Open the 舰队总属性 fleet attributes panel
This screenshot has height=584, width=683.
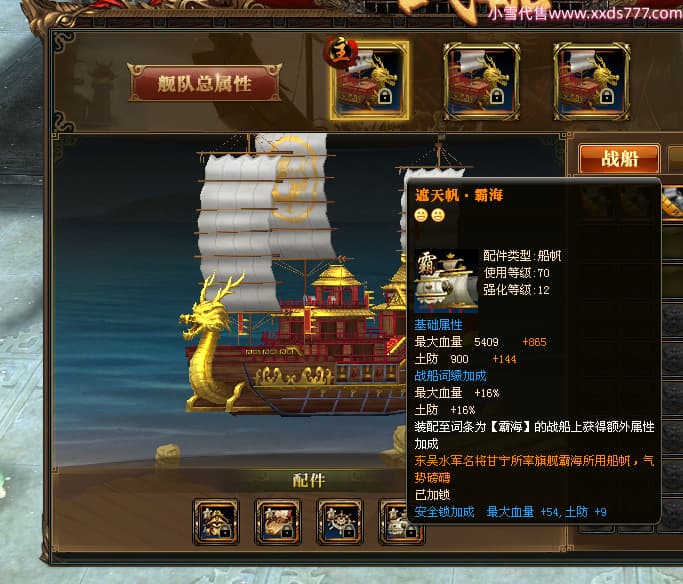tap(204, 84)
